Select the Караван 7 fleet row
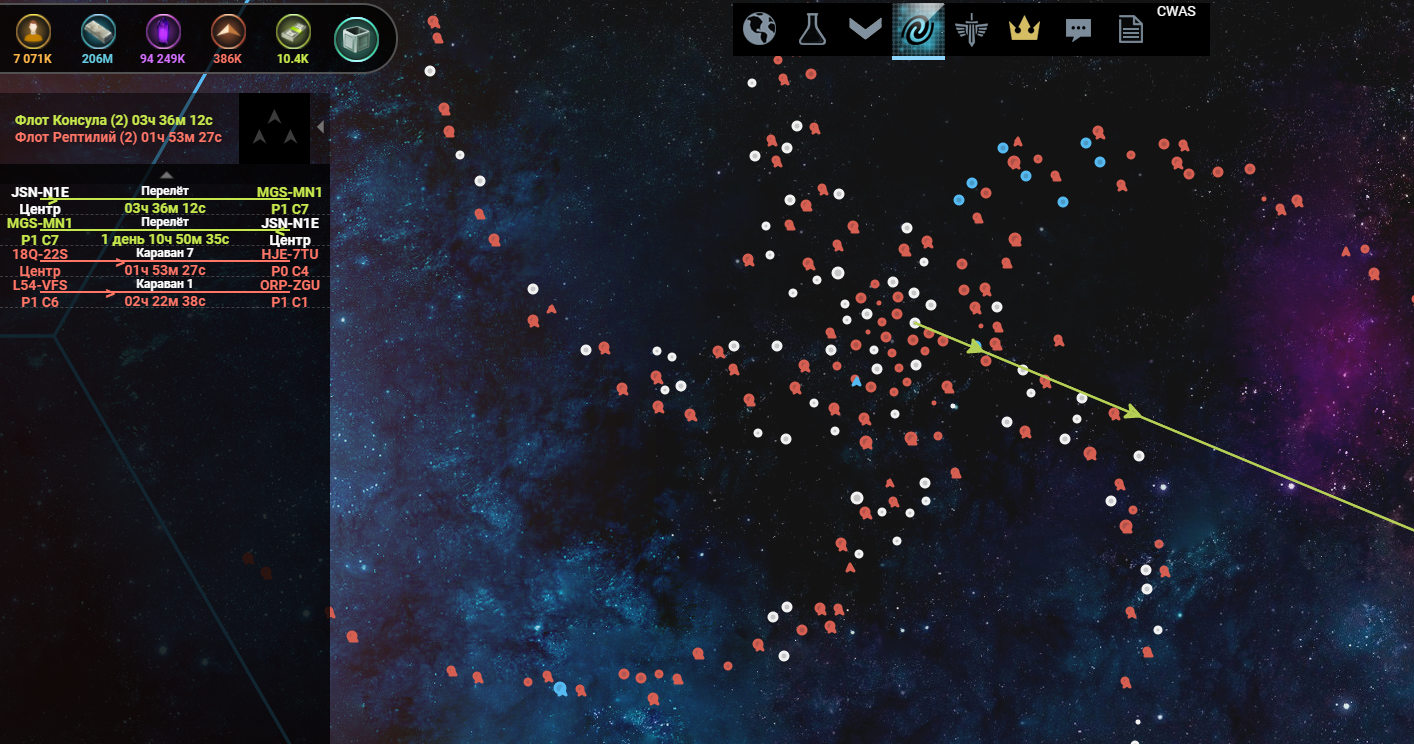1414x744 pixels. click(164, 262)
